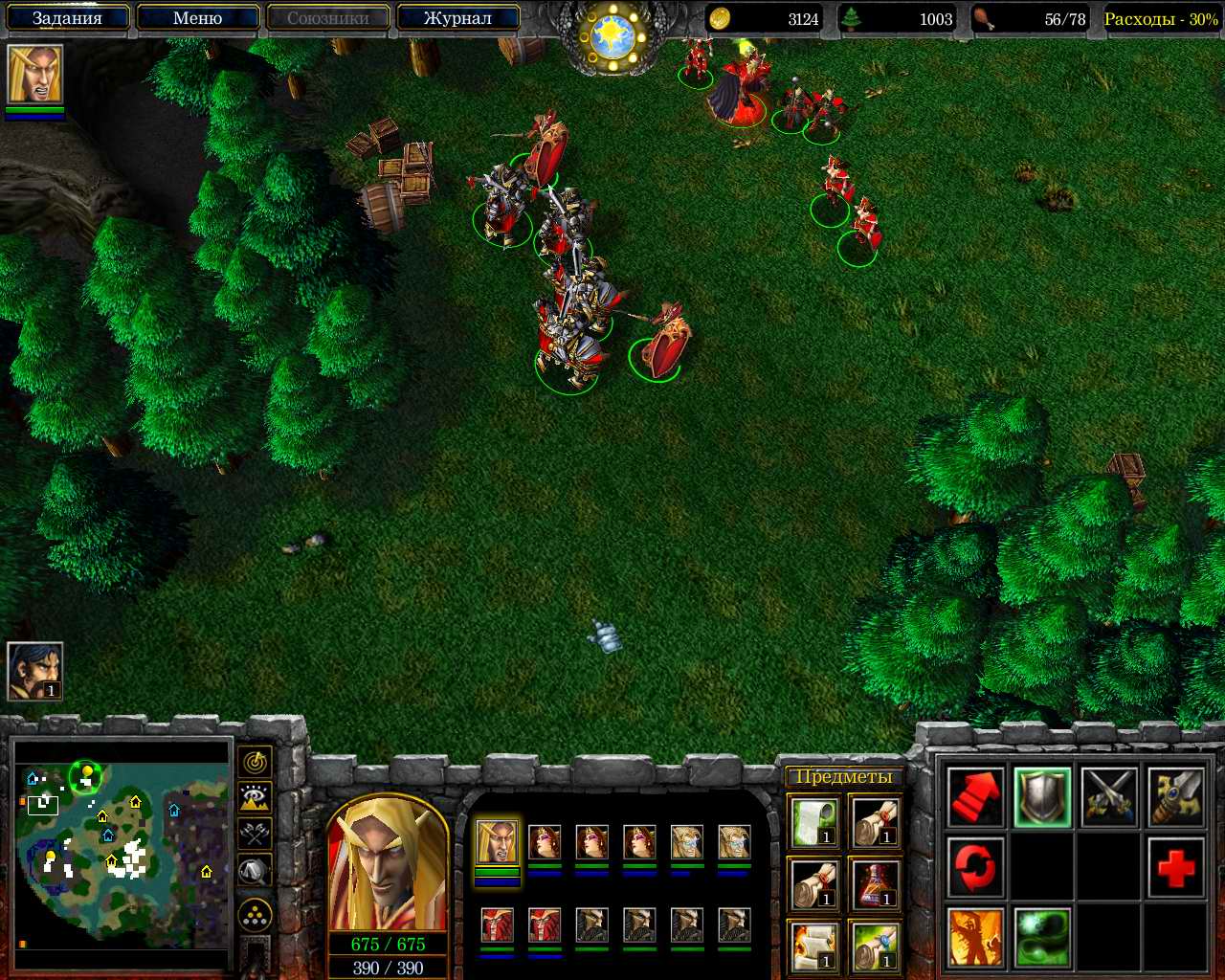This screenshot has width=1225, height=980.
Task: Cast the green swirling magic ability
Action: click(1042, 937)
